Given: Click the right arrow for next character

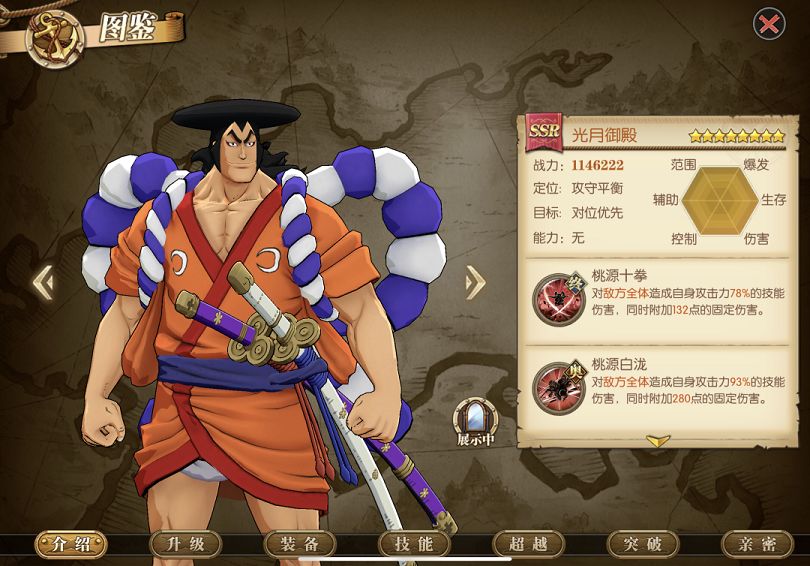Looking at the screenshot, I should [x=475, y=283].
